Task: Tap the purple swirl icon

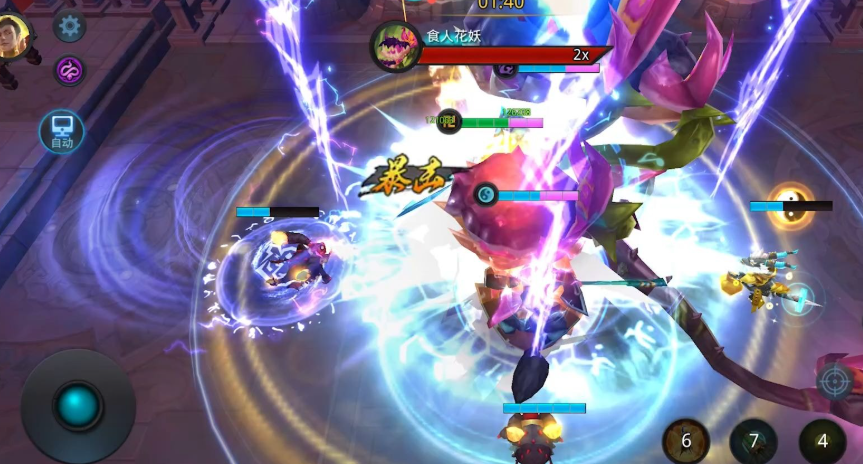Action: [69, 70]
